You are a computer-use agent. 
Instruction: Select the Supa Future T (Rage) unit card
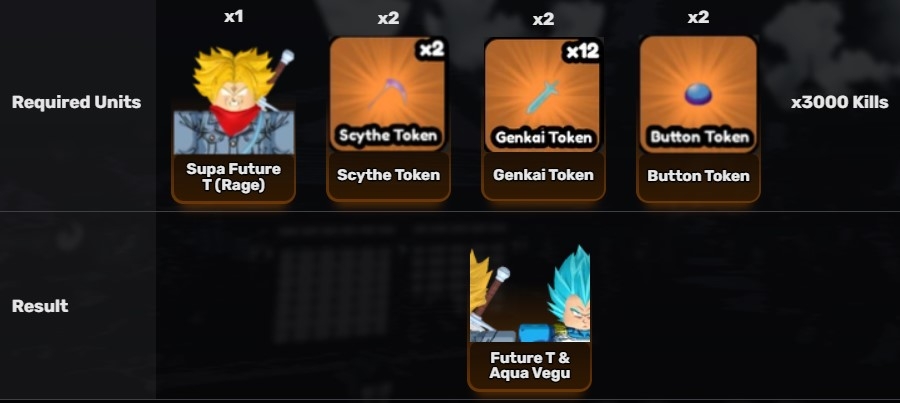point(233,120)
